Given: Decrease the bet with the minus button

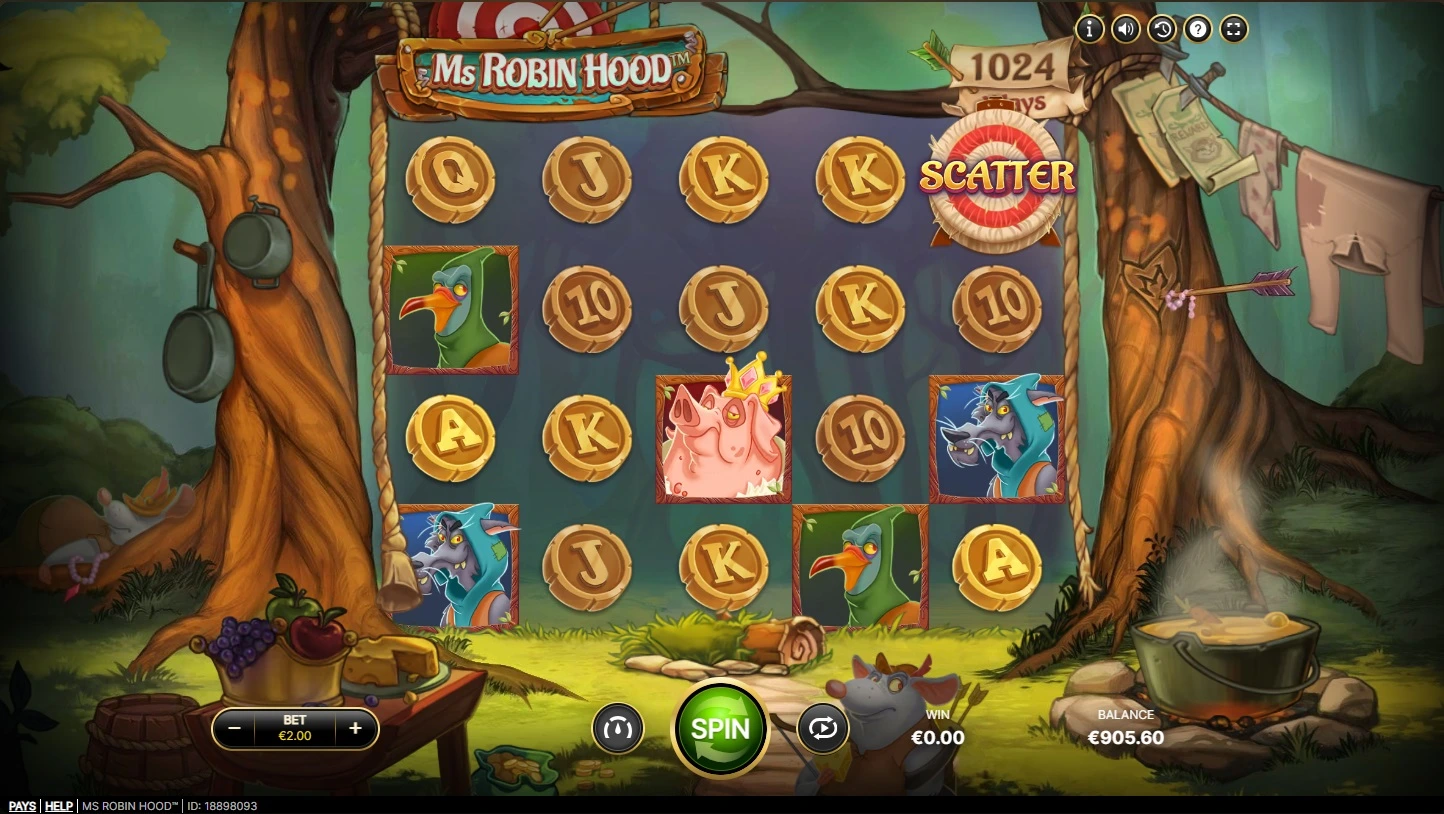Looking at the screenshot, I should coord(235,729).
